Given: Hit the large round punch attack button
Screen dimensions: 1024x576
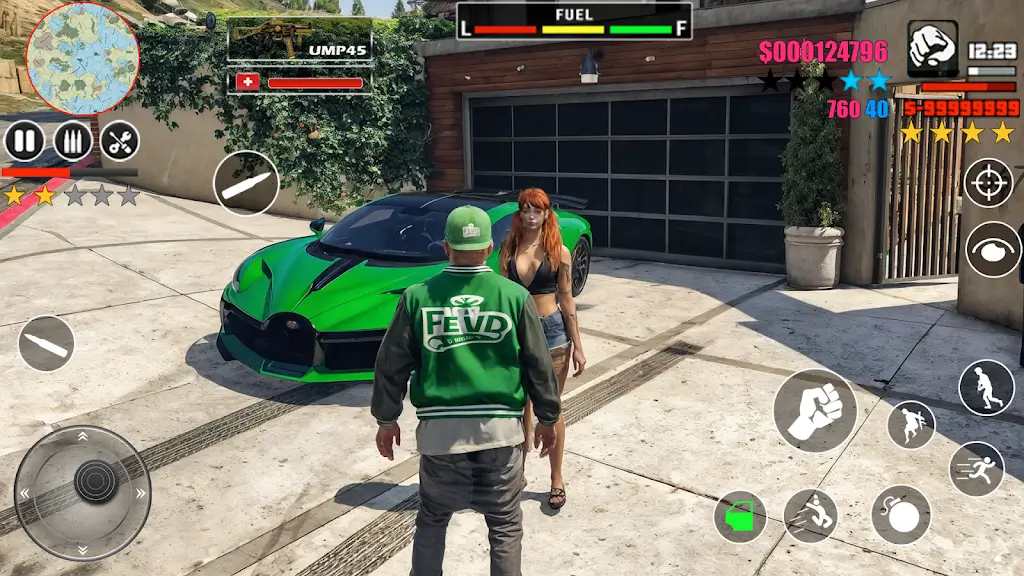Looking at the screenshot, I should pyautogui.click(x=815, y=410).
